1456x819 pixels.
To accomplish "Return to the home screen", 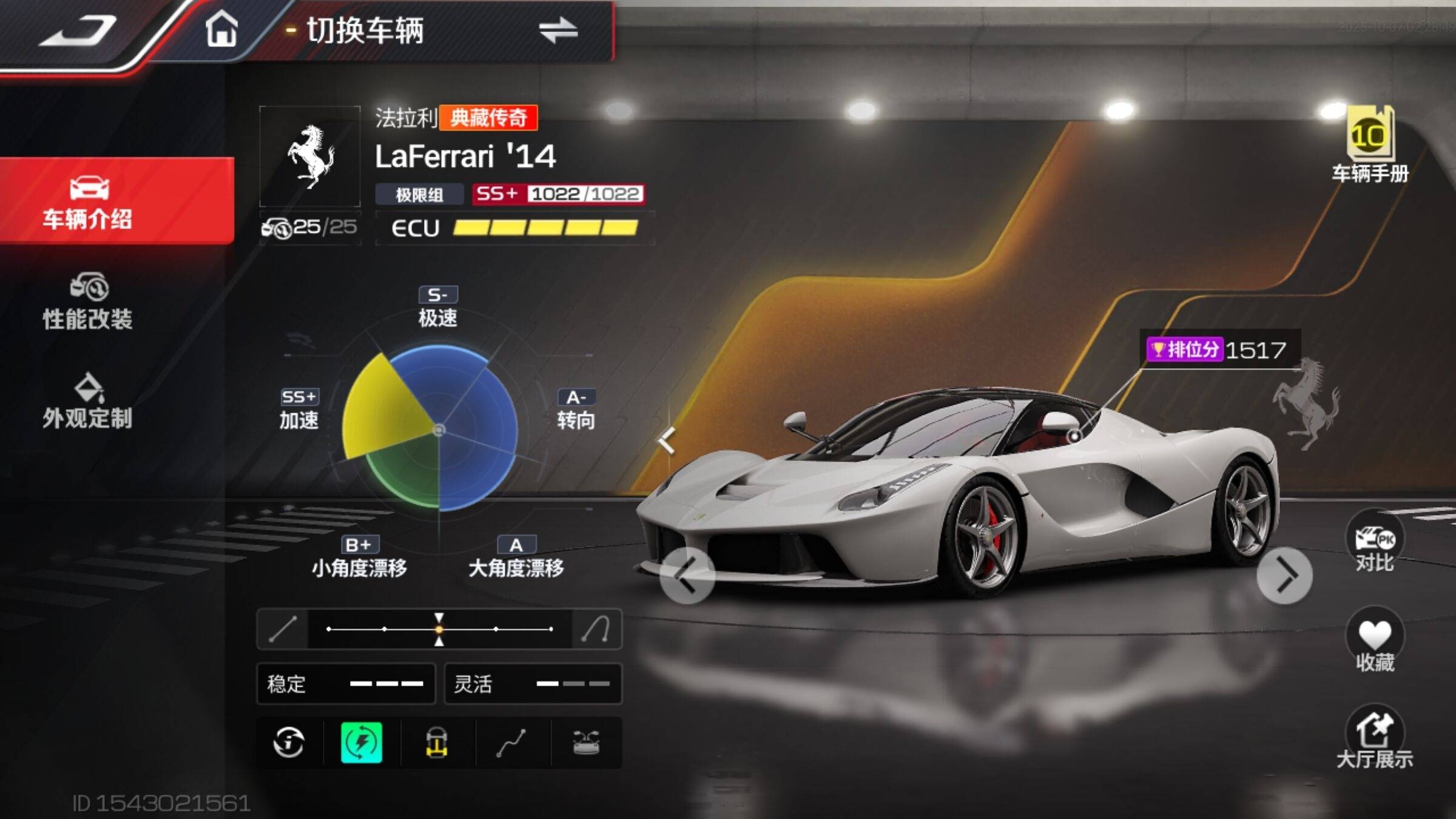I will click(221, 29).
